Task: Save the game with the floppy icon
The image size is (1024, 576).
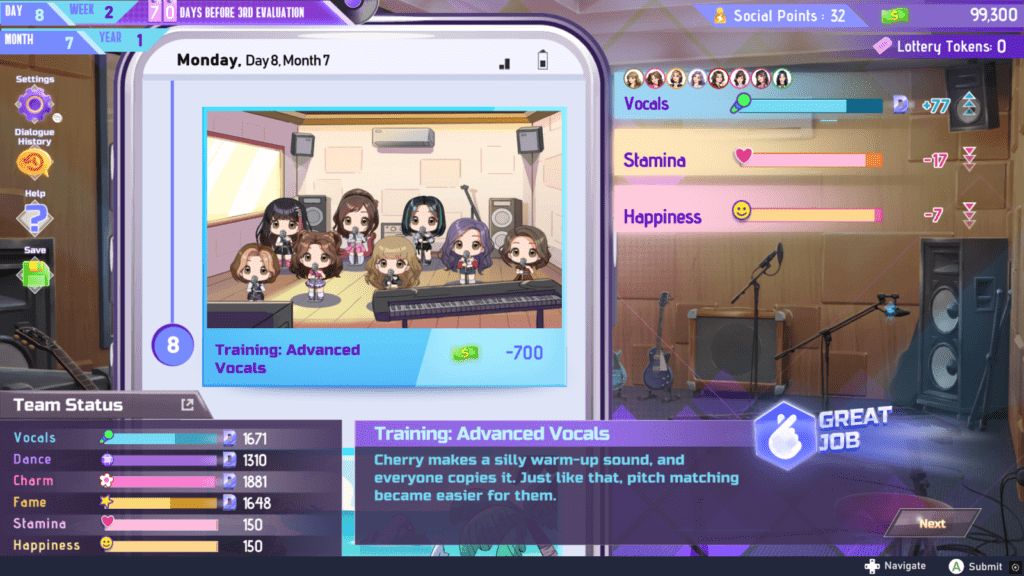Action: pyautogui.click(x=34, y=274)
